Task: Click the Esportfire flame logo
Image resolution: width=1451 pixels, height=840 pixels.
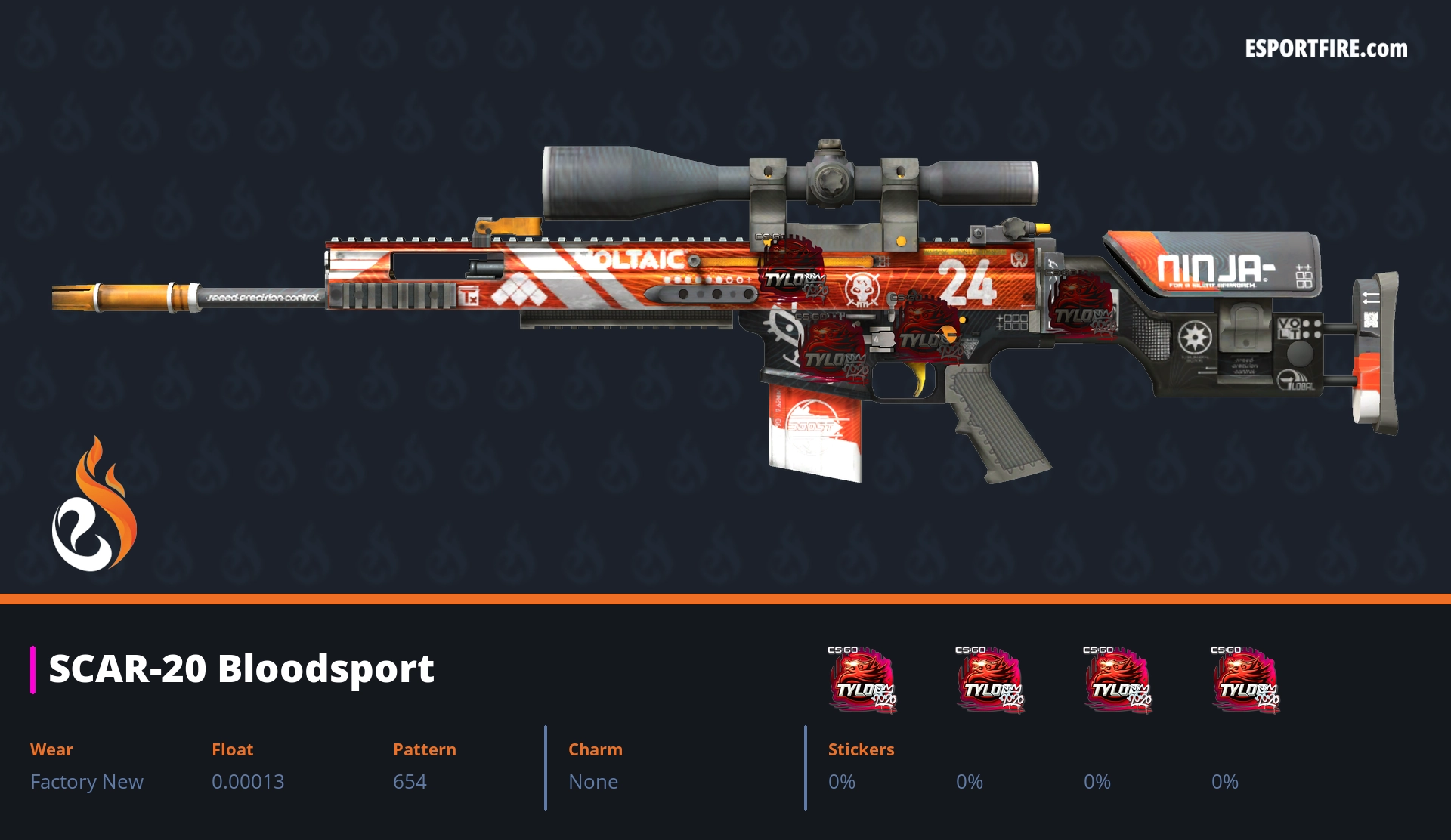Action: click(x=94, y=505)
